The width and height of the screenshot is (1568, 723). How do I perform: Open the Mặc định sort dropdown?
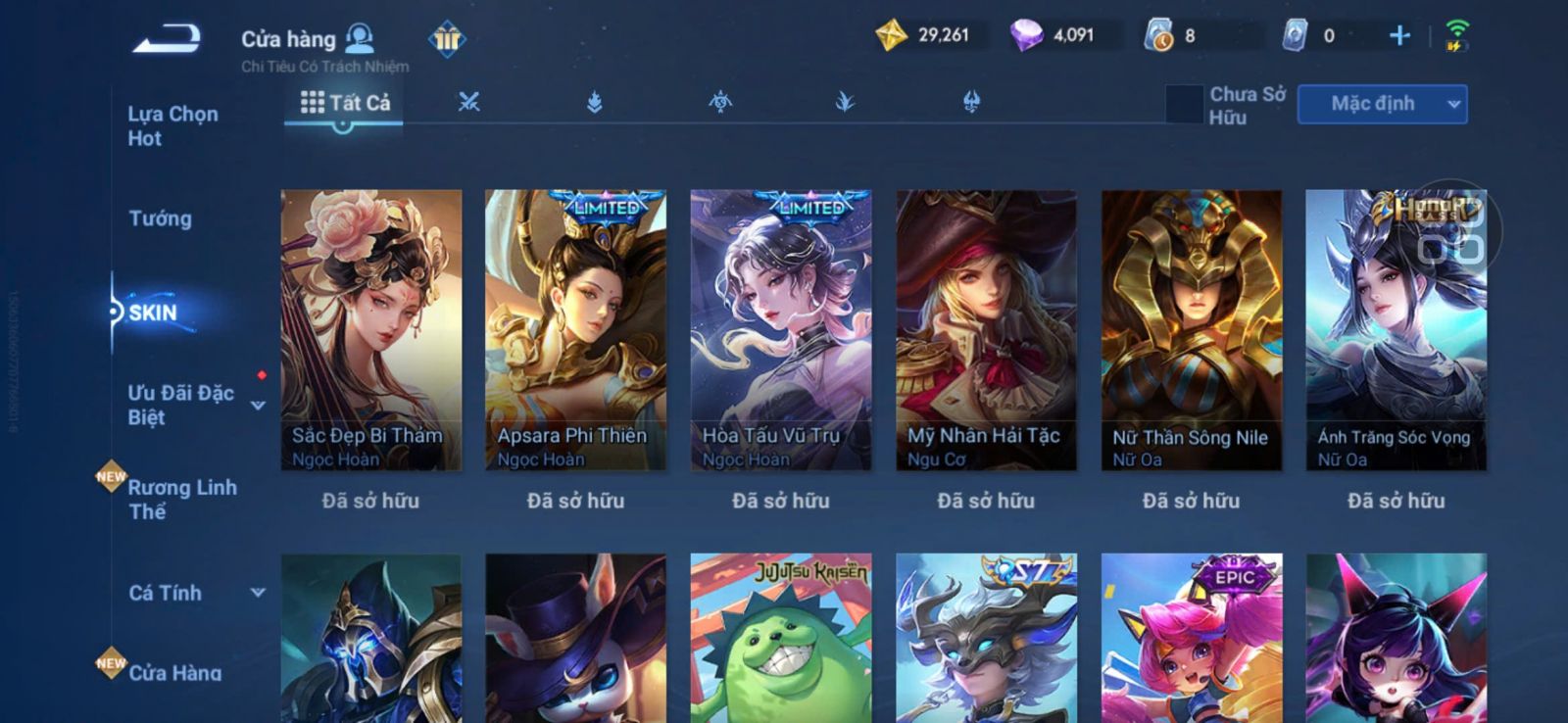1382,104
